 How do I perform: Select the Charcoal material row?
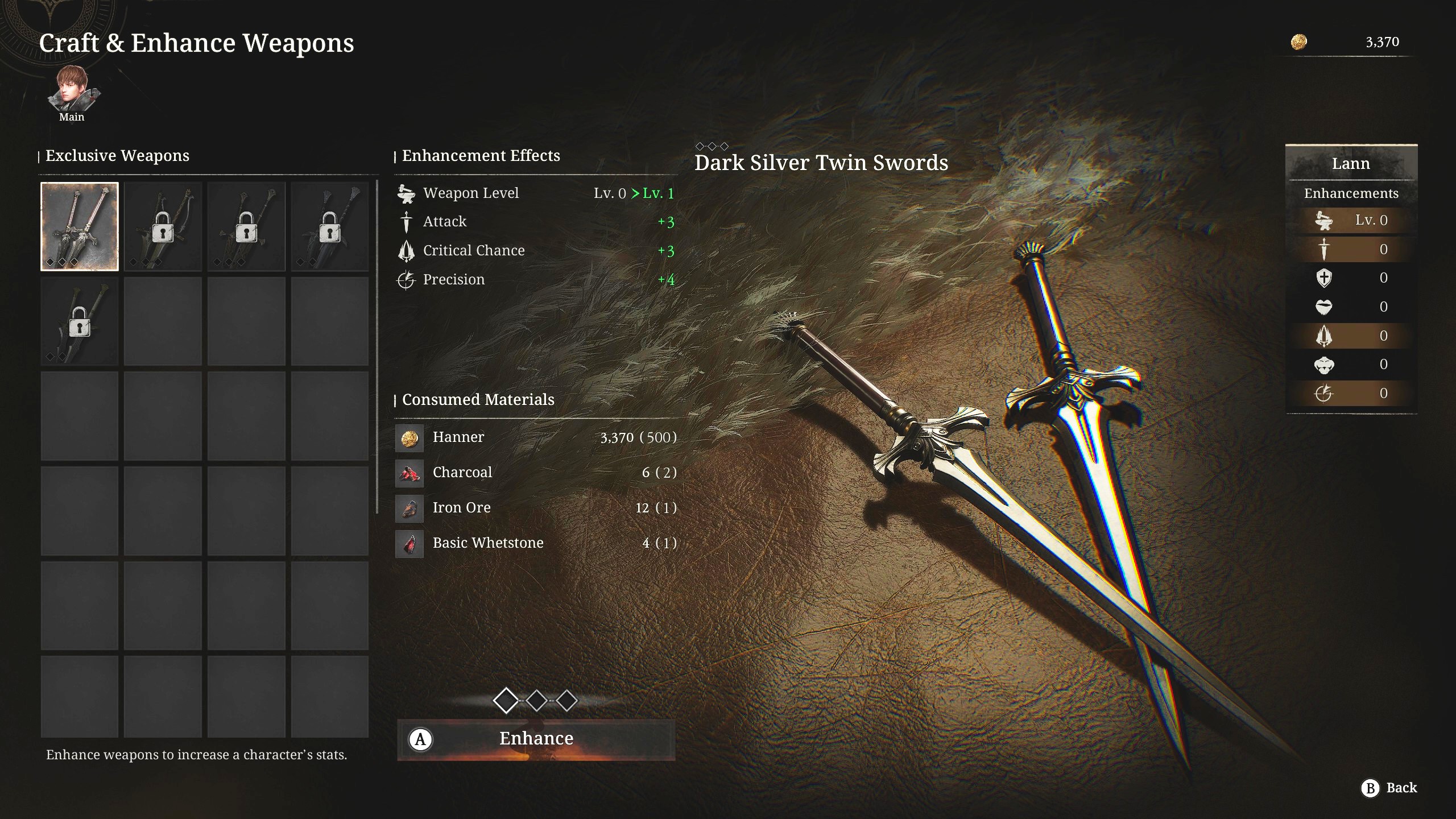tap(536, 473)
